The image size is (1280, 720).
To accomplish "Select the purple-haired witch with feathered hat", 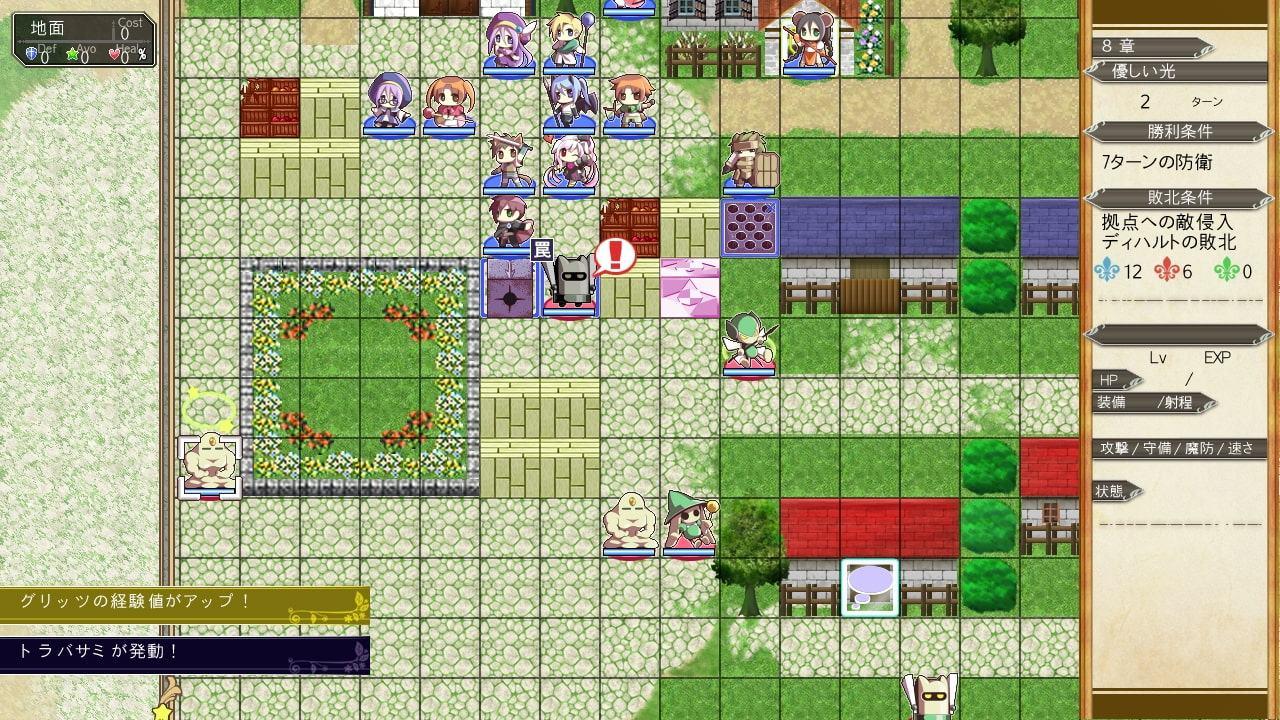I will coord(510,42).
